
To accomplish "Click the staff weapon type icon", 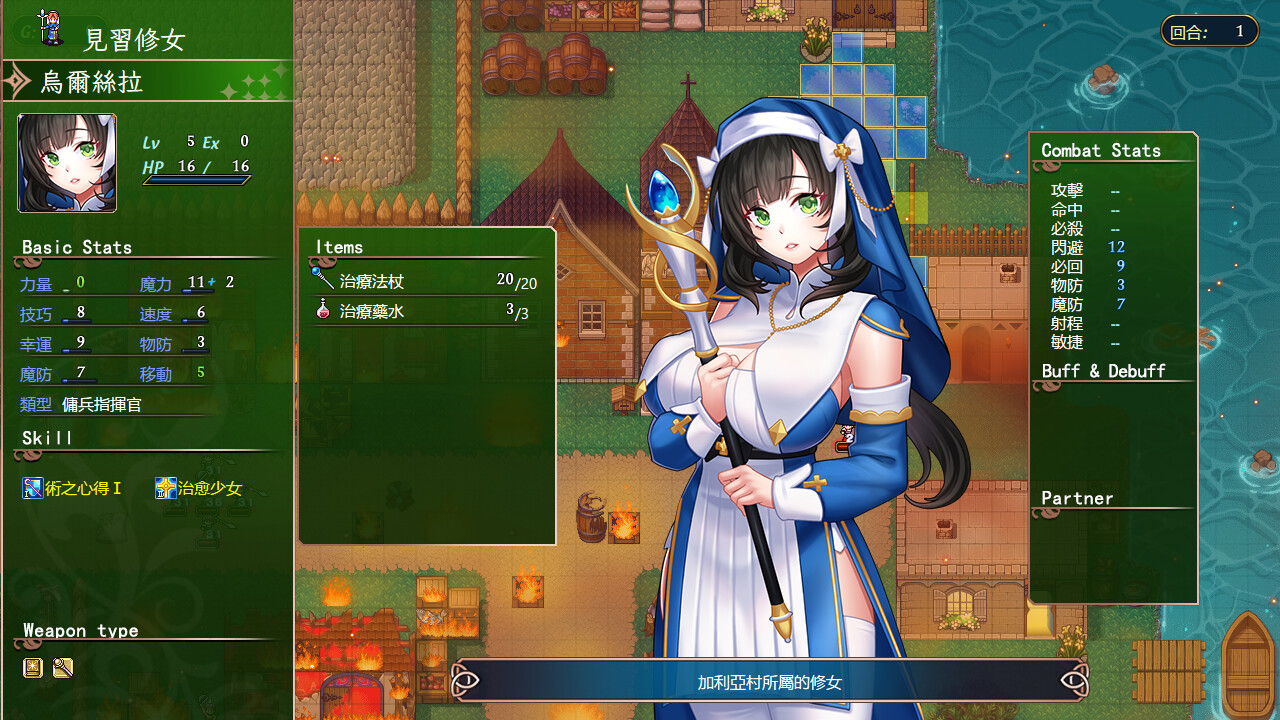I will point(63,667).
